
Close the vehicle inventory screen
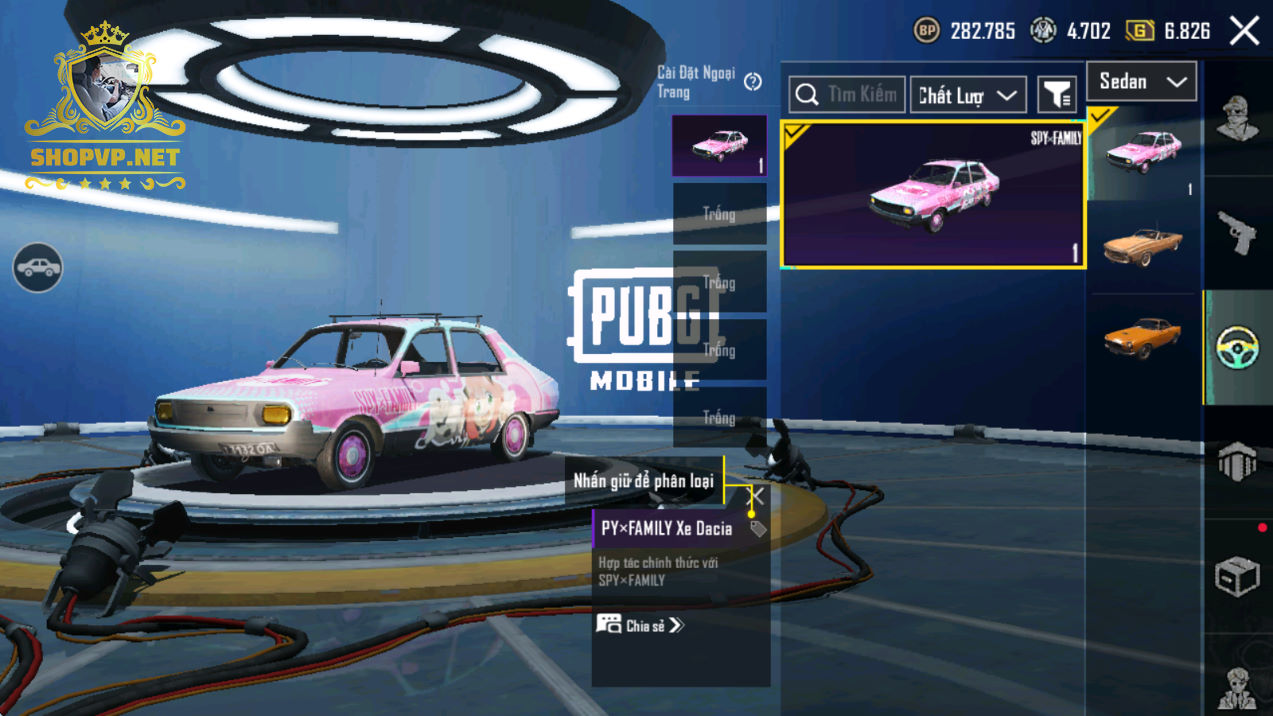pos(1245,31)
